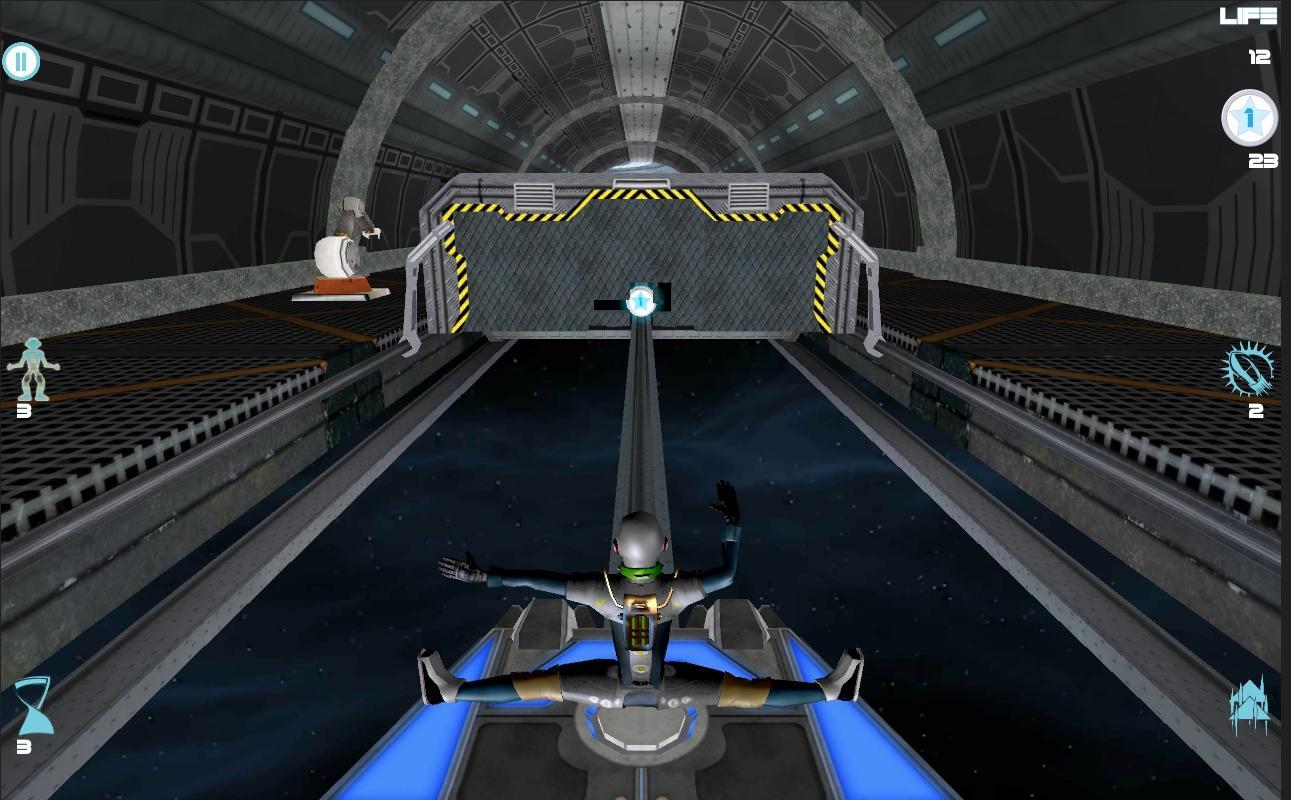This screenshot has width=1291, height=800.
Task: Pause the game with the pause button
Action: click(x=21, y=62)
